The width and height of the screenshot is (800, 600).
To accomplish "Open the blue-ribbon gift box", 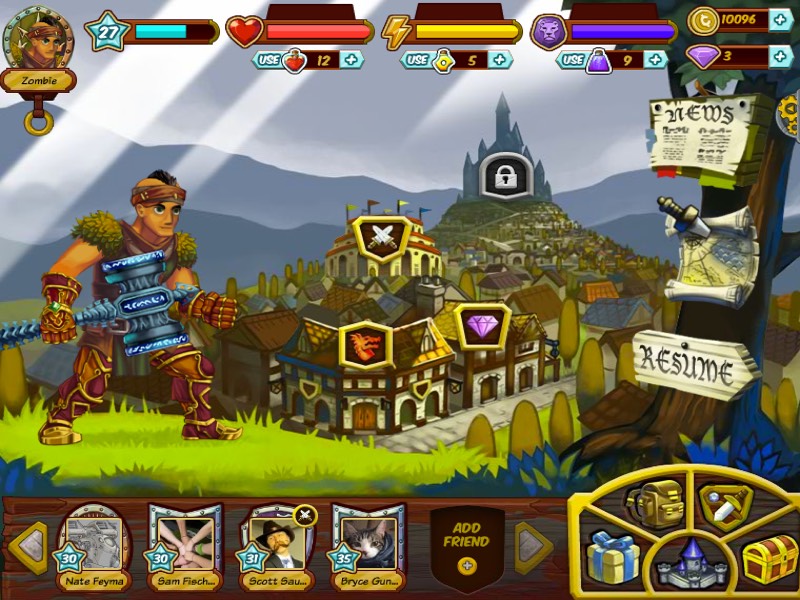I will 611,558.
